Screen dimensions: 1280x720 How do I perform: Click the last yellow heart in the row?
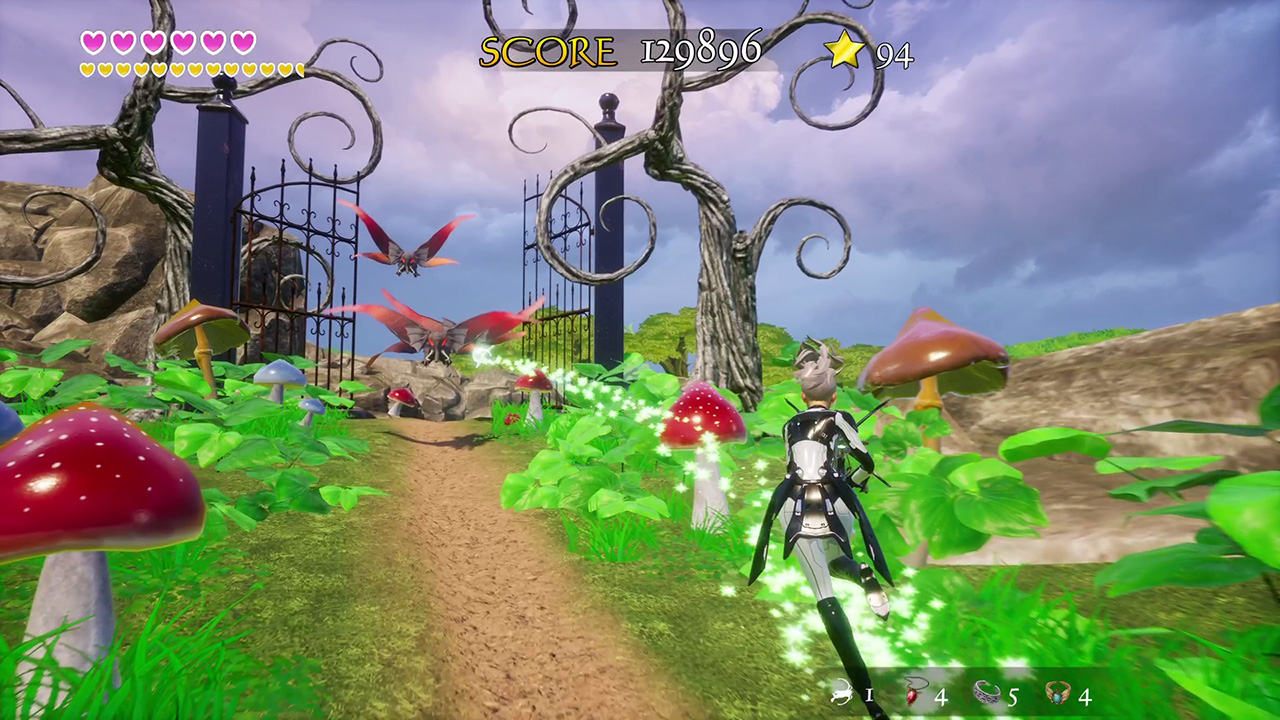click(x=298, y=68)
